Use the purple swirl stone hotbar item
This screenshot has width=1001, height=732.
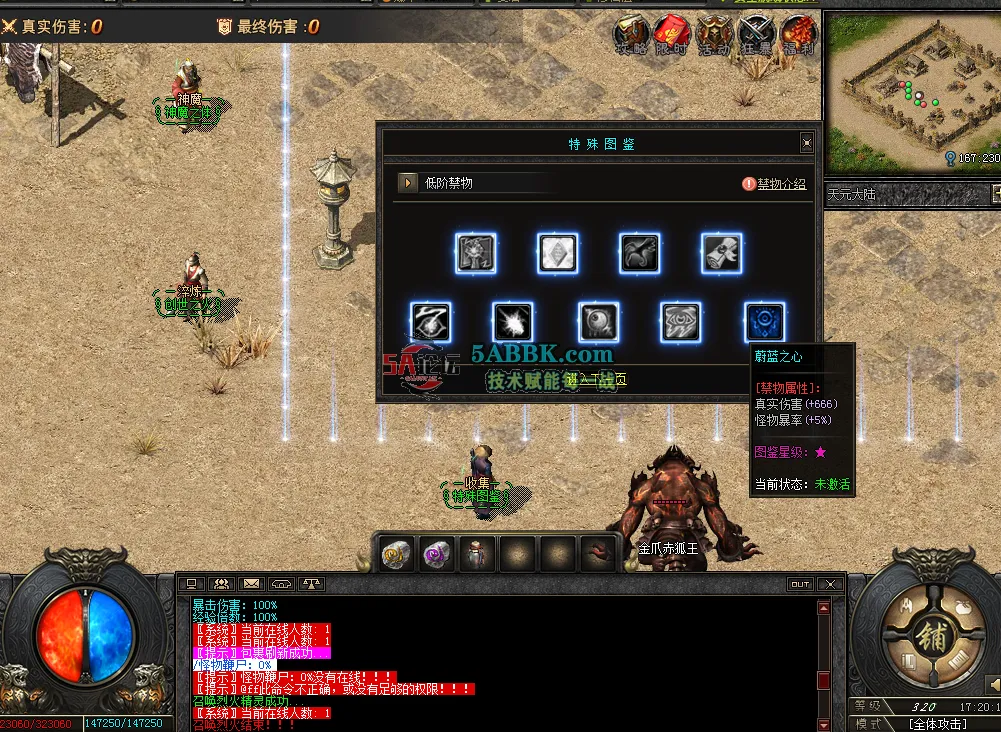pos(437,553)
